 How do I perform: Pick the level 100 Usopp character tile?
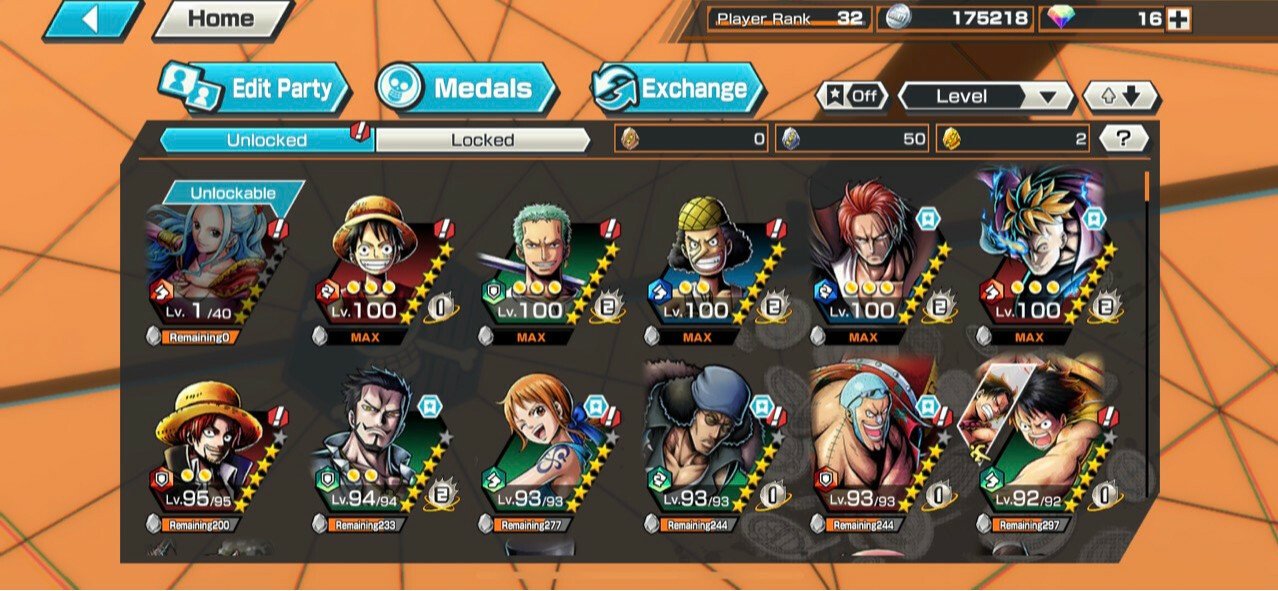[x=706, y=265]
